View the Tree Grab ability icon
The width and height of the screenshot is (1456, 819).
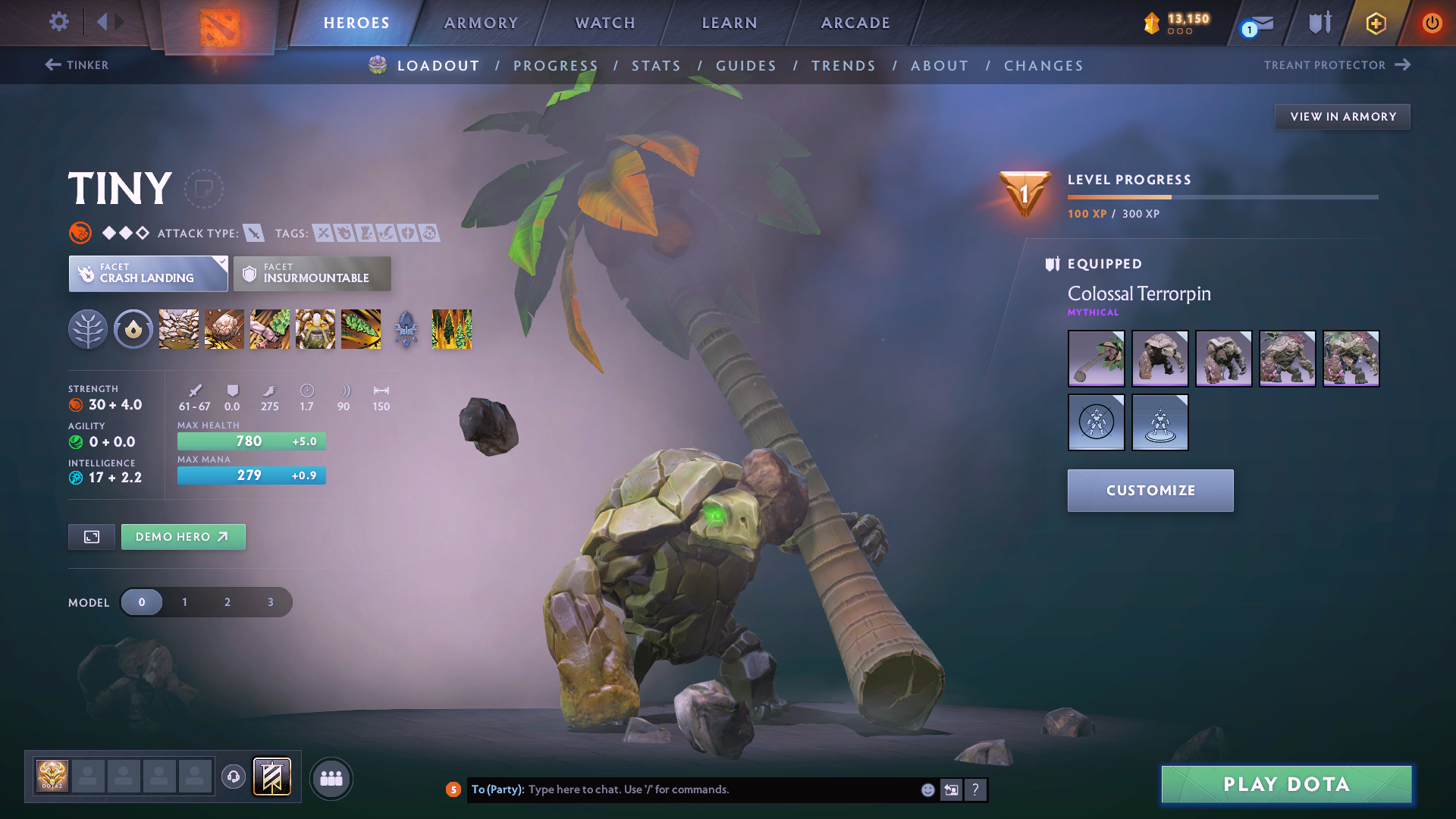(x=269, y=329)
